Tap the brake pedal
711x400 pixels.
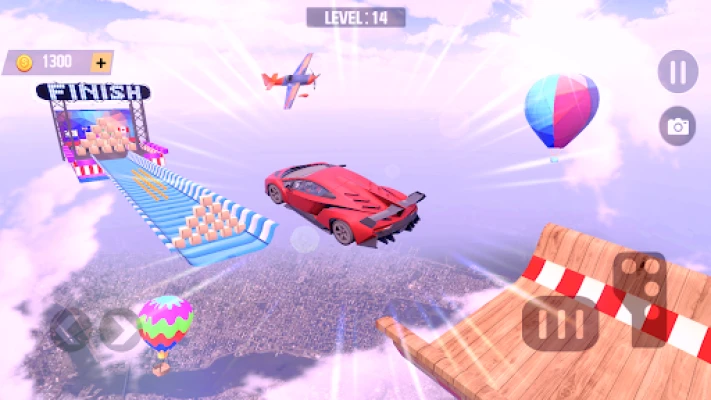tap(560, 324)
